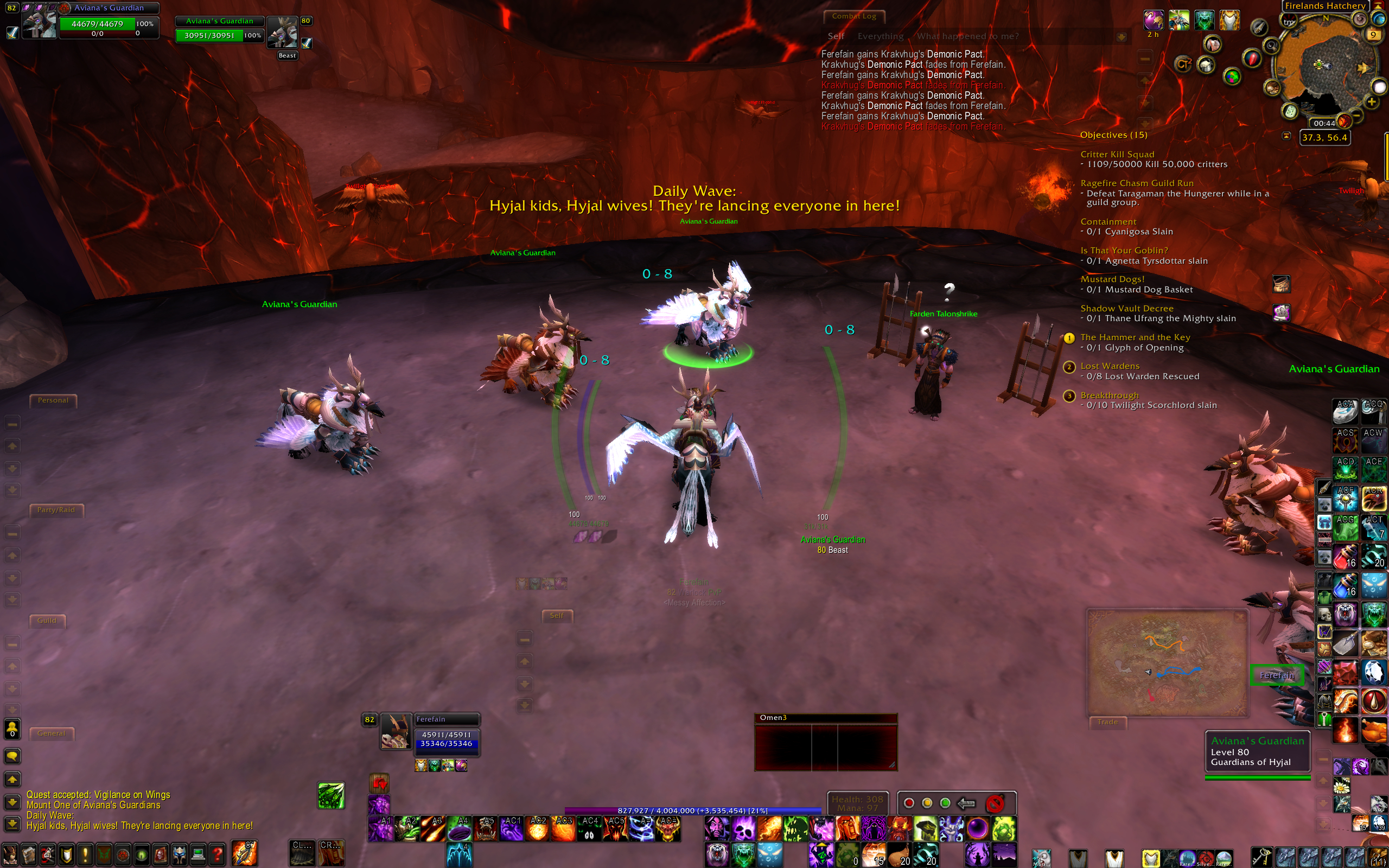Switch to the General chat tab

click(x=51, y=733)
